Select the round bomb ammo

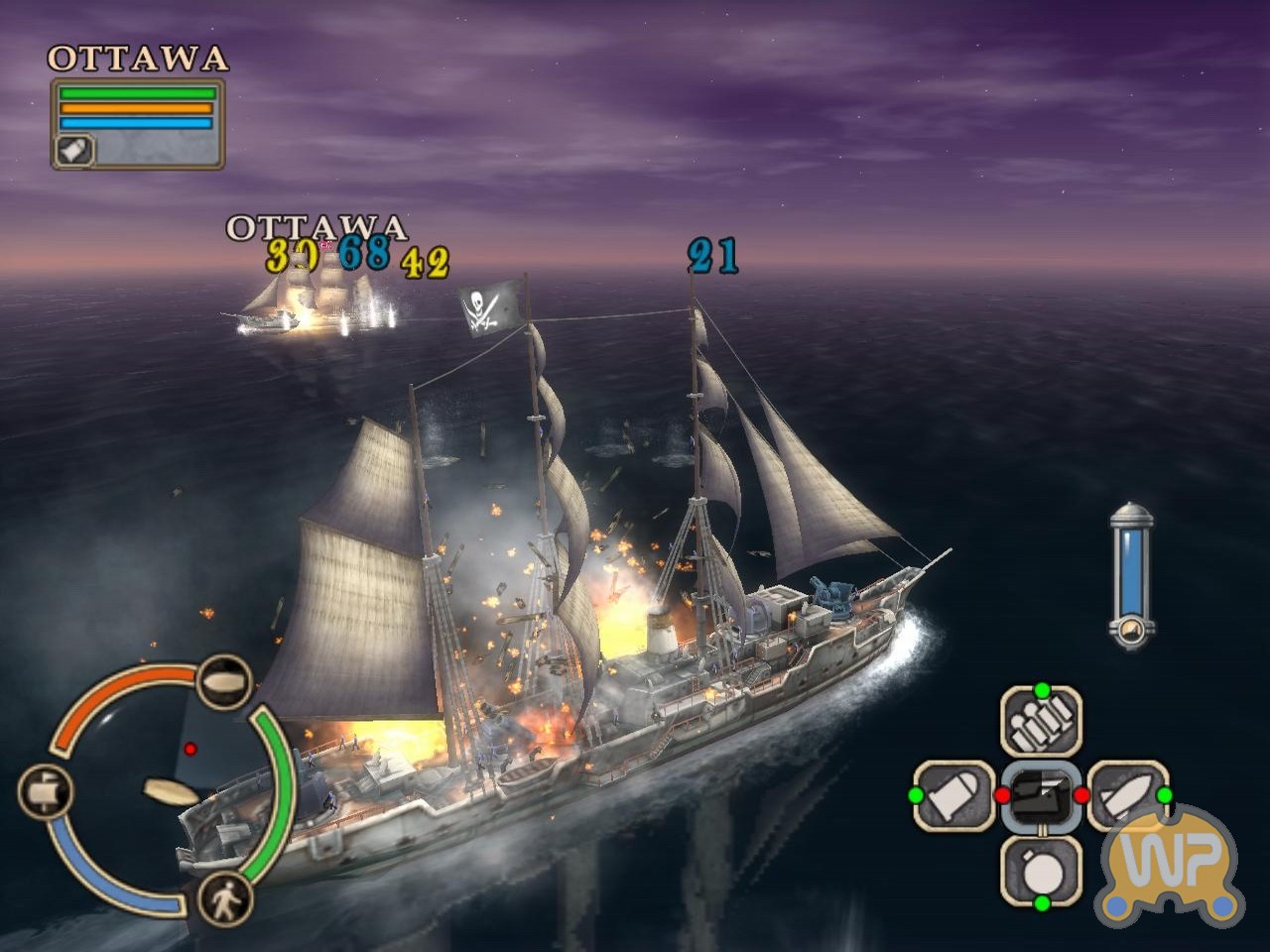[1040, 870]
